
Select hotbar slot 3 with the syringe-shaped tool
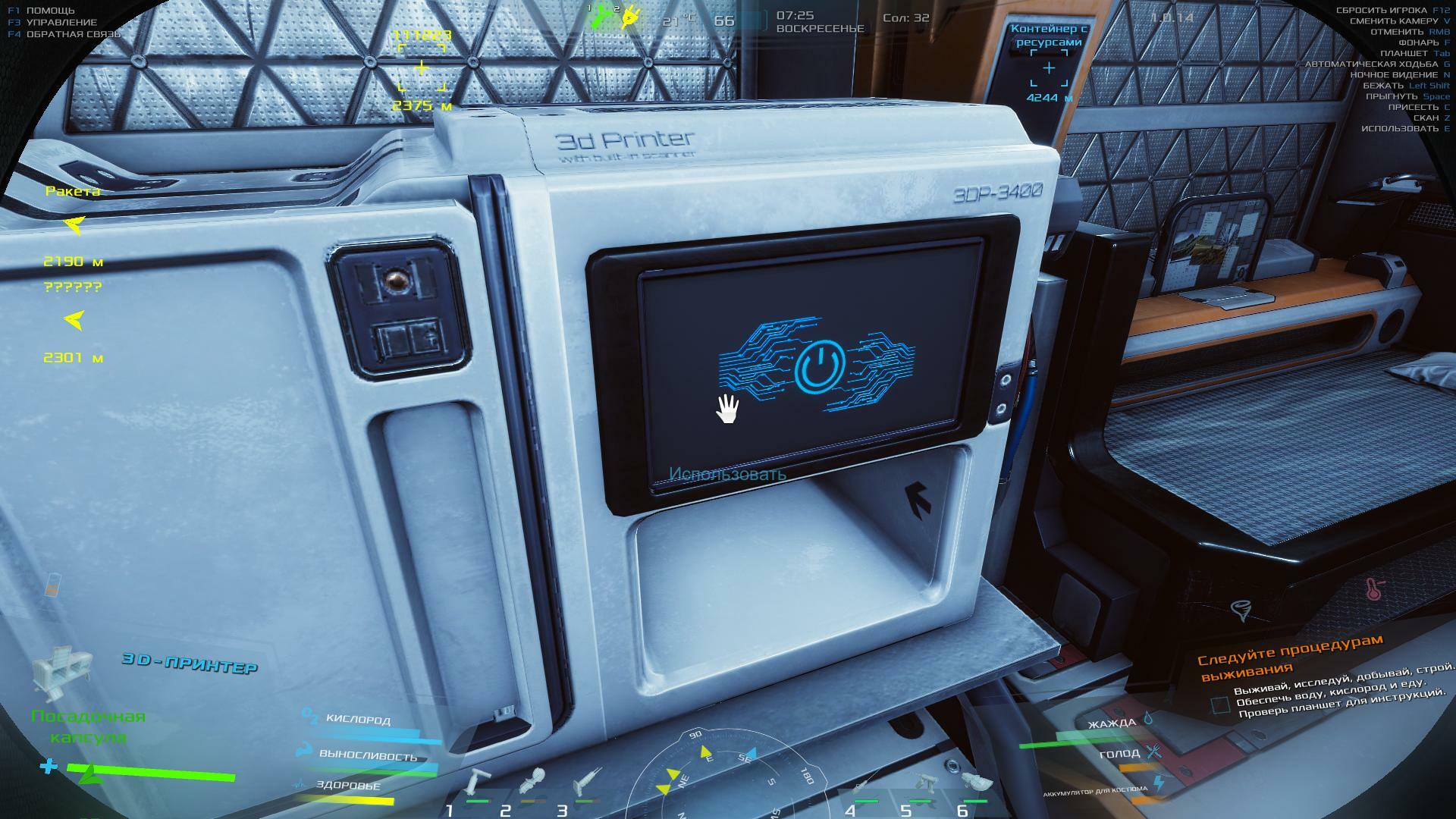tap(588, 781)
